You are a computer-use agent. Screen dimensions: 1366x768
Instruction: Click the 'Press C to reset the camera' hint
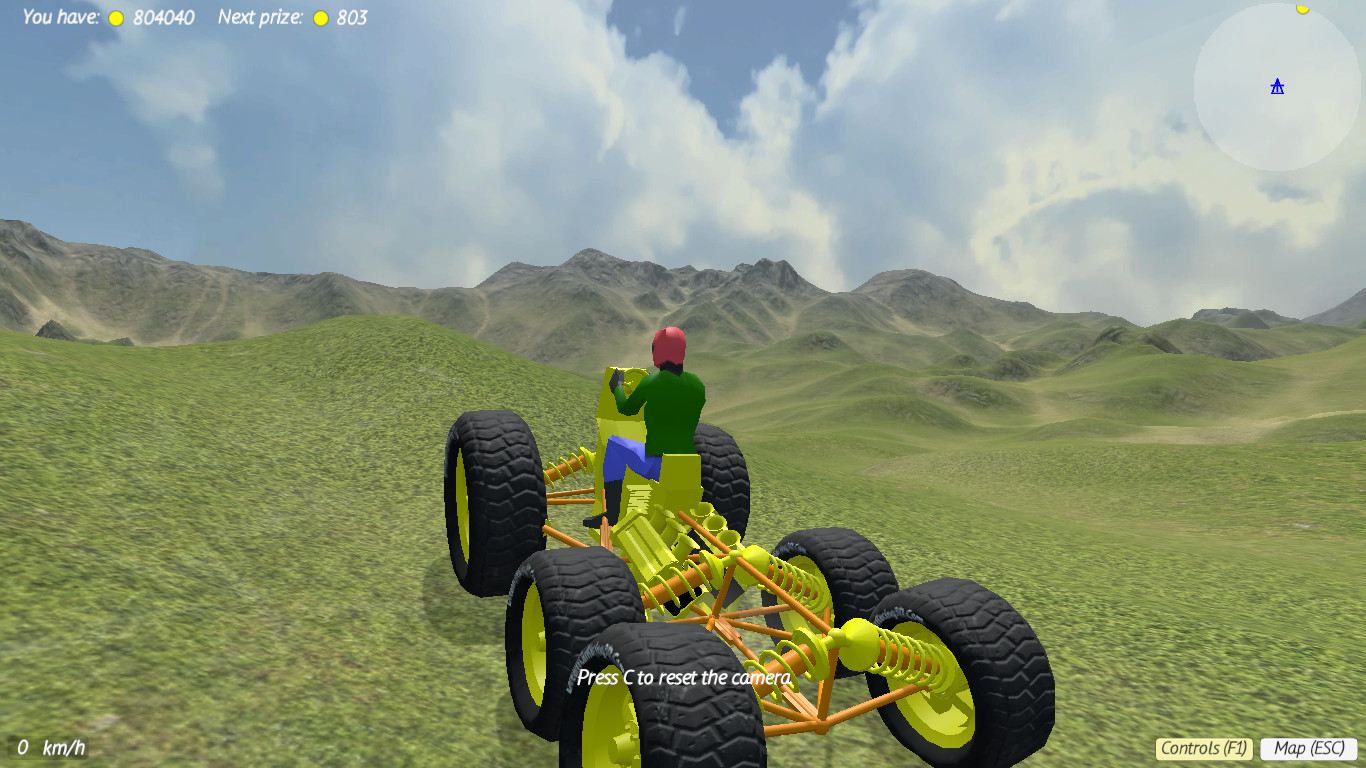pos(684,677)
